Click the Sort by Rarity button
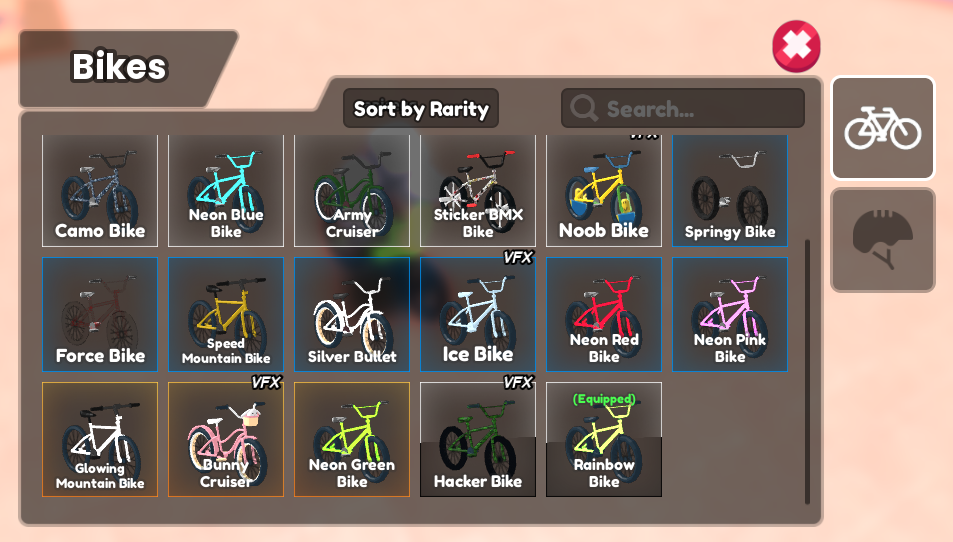The height and width of the screenshot is (542, 953). tap(420, 109)
